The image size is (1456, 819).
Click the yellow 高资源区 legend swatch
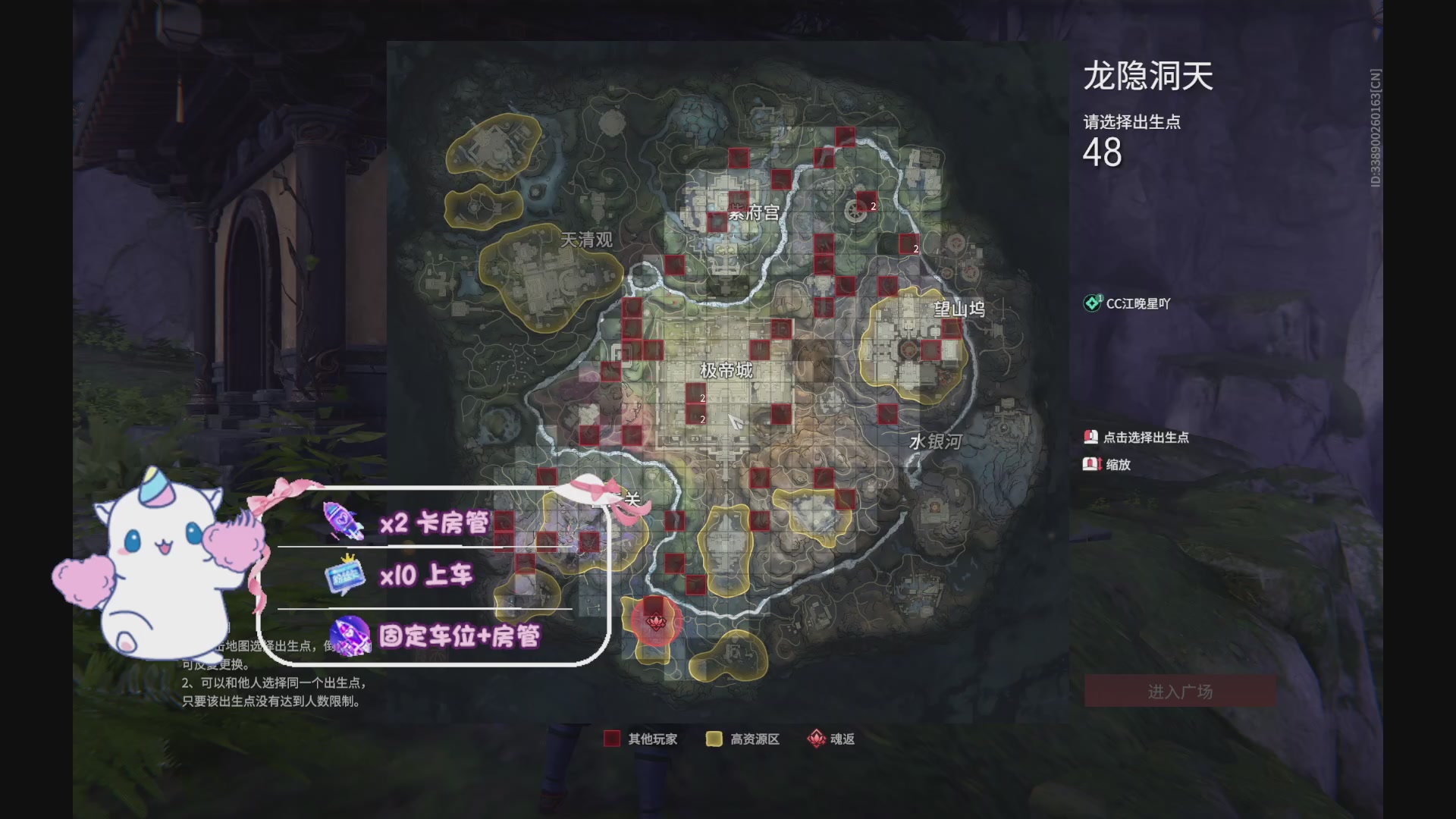(x=716, y=739)
